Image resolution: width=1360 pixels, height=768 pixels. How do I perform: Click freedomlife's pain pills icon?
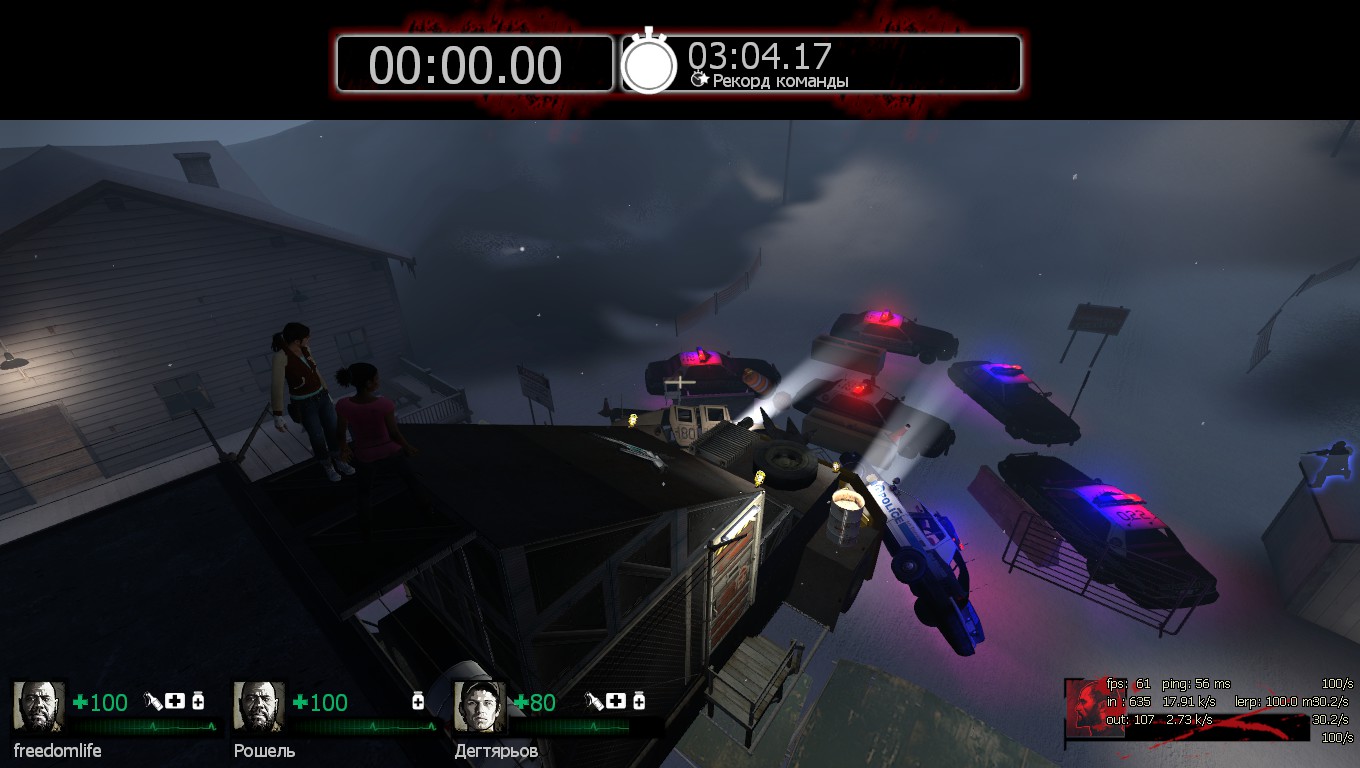[198, 701]
